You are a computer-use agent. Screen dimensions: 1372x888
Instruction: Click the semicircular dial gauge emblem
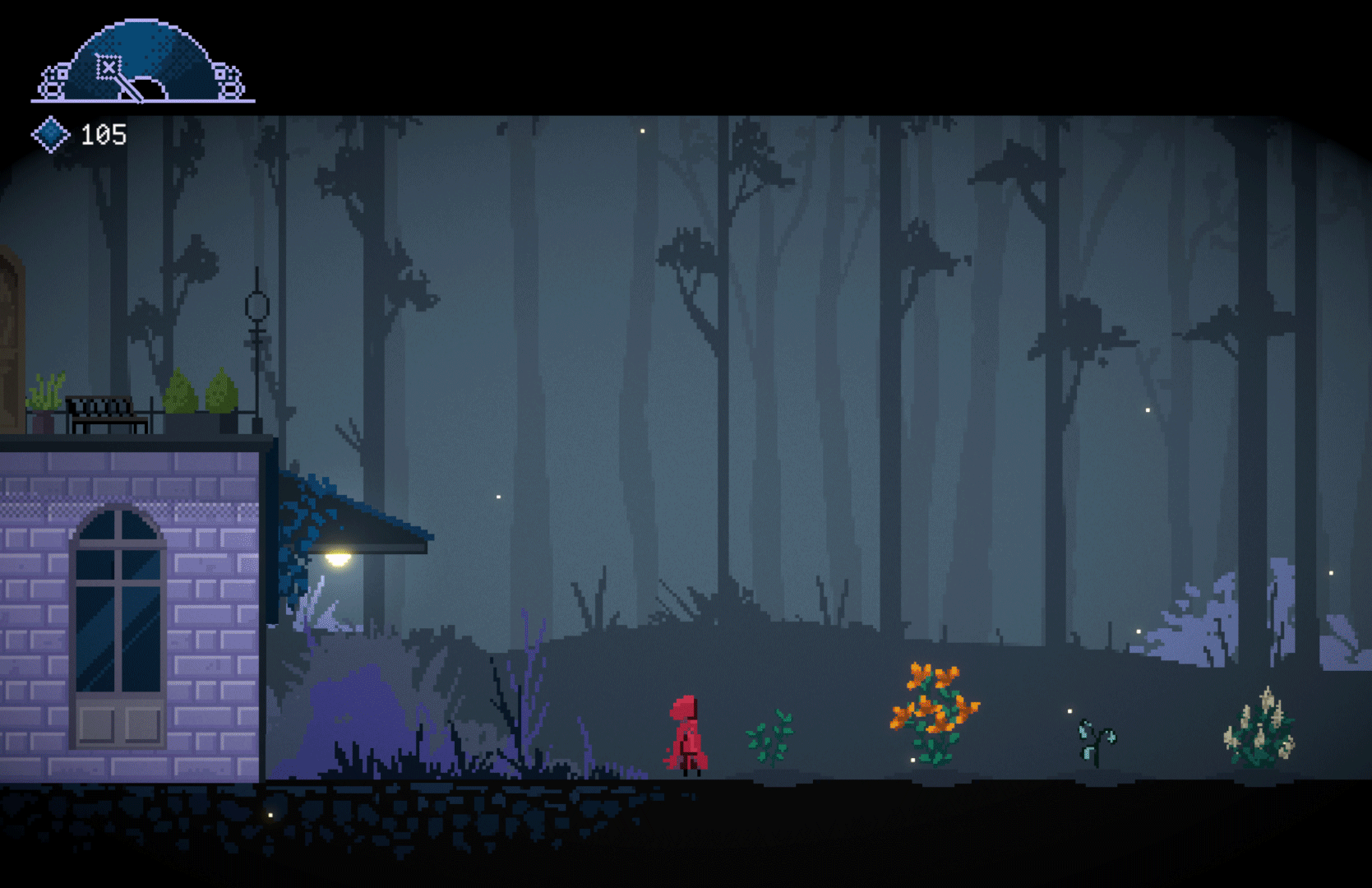click(143, 63)
